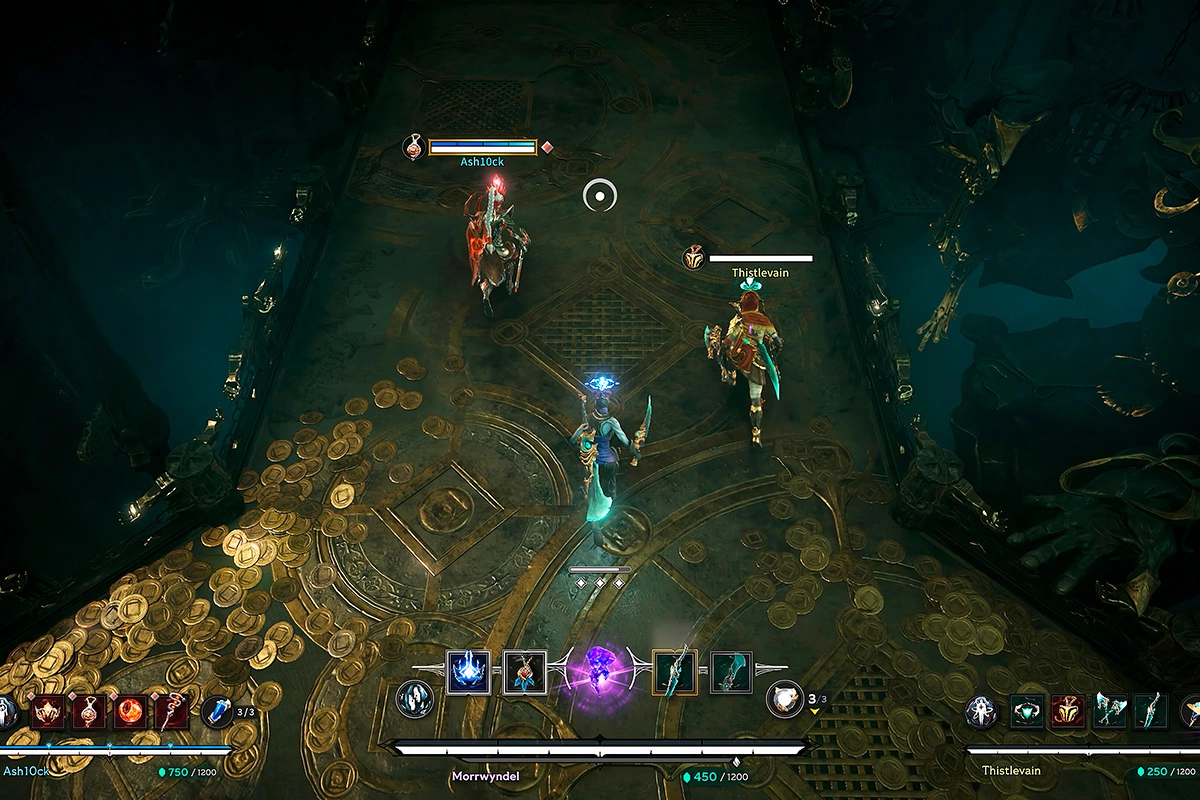The height and width of the screenshot is (800, 1200).
Task: Activate Ash10ck's red crown ability
Action: [x=46, y=711]
